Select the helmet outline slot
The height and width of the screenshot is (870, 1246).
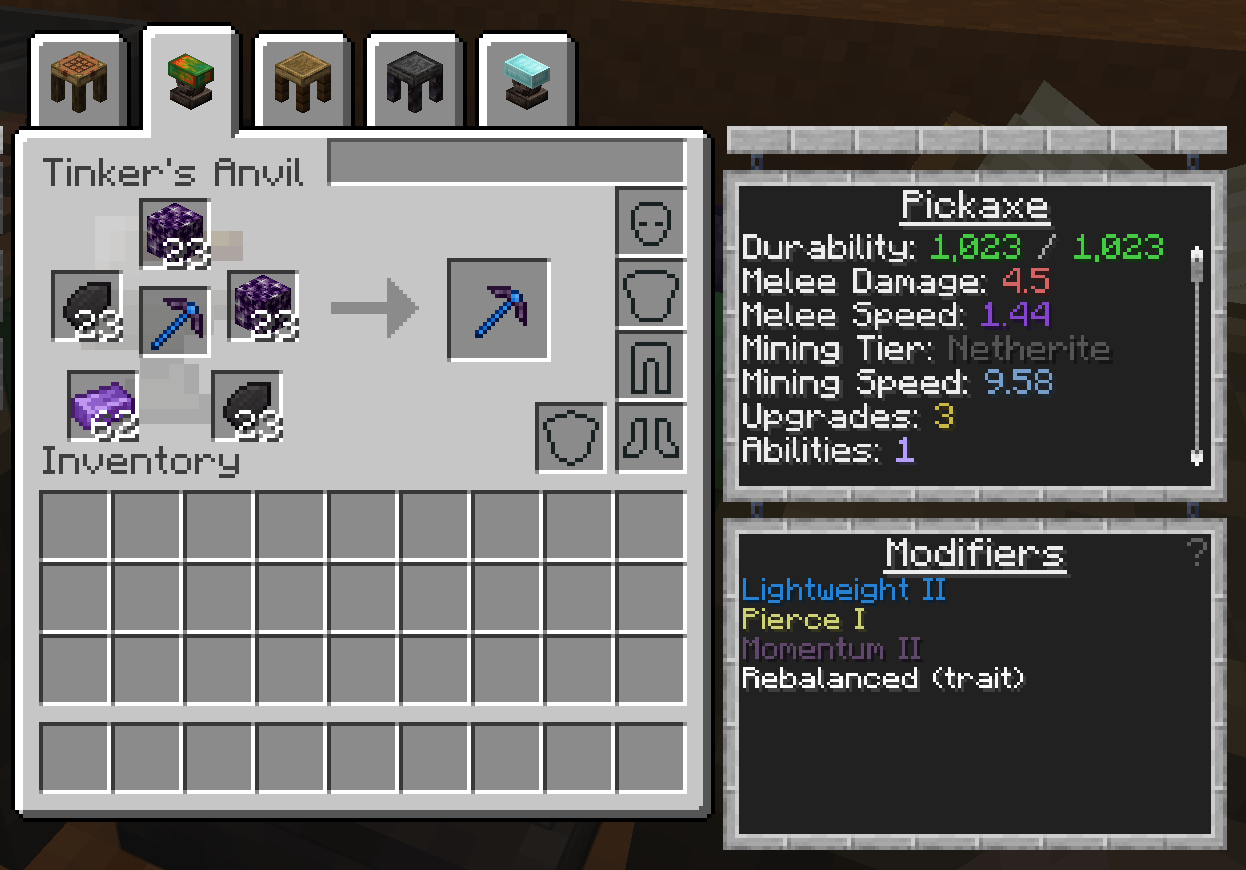click(651, 222)
